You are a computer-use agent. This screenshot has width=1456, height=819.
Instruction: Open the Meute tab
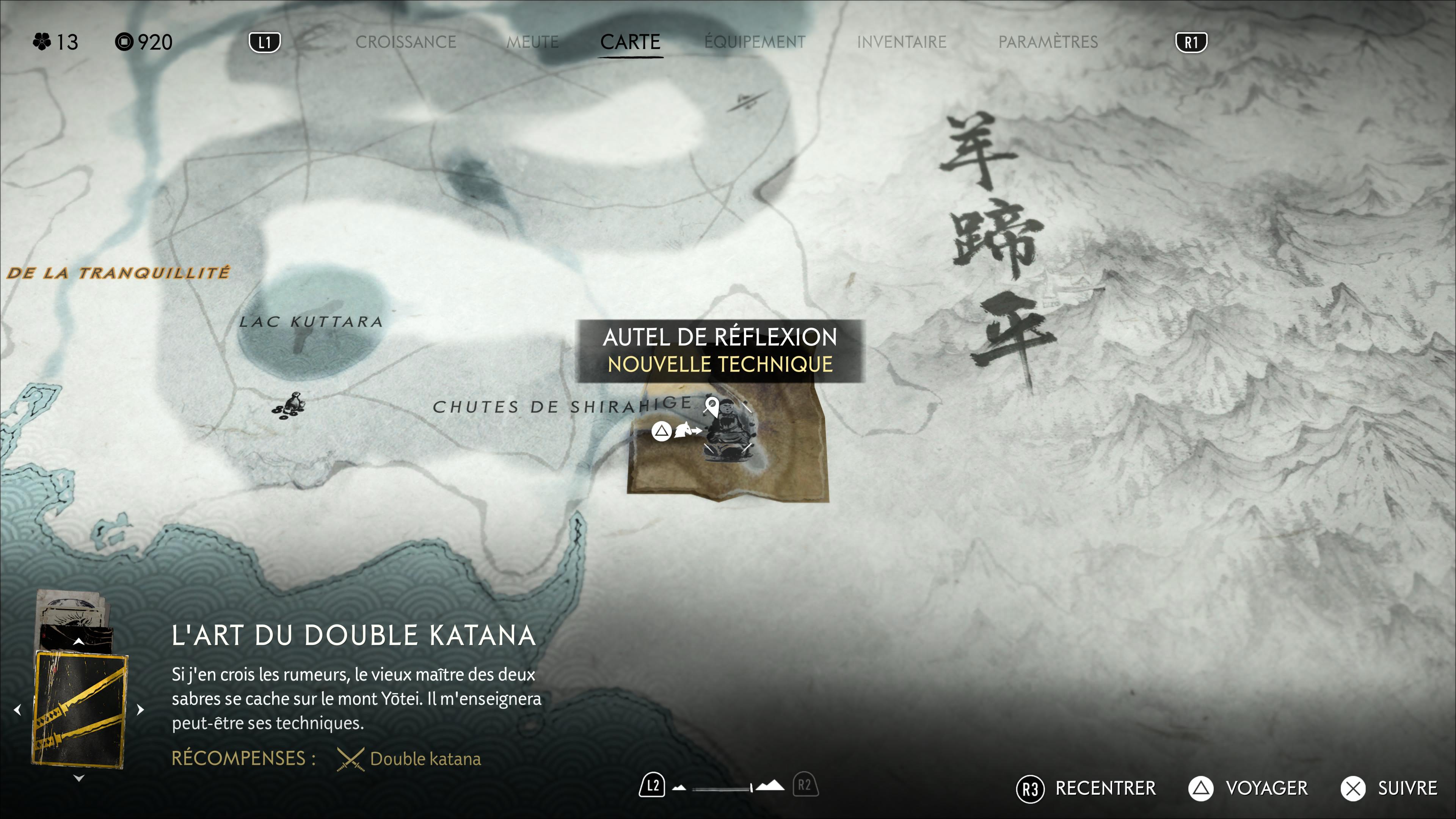[x=532, y=42]
